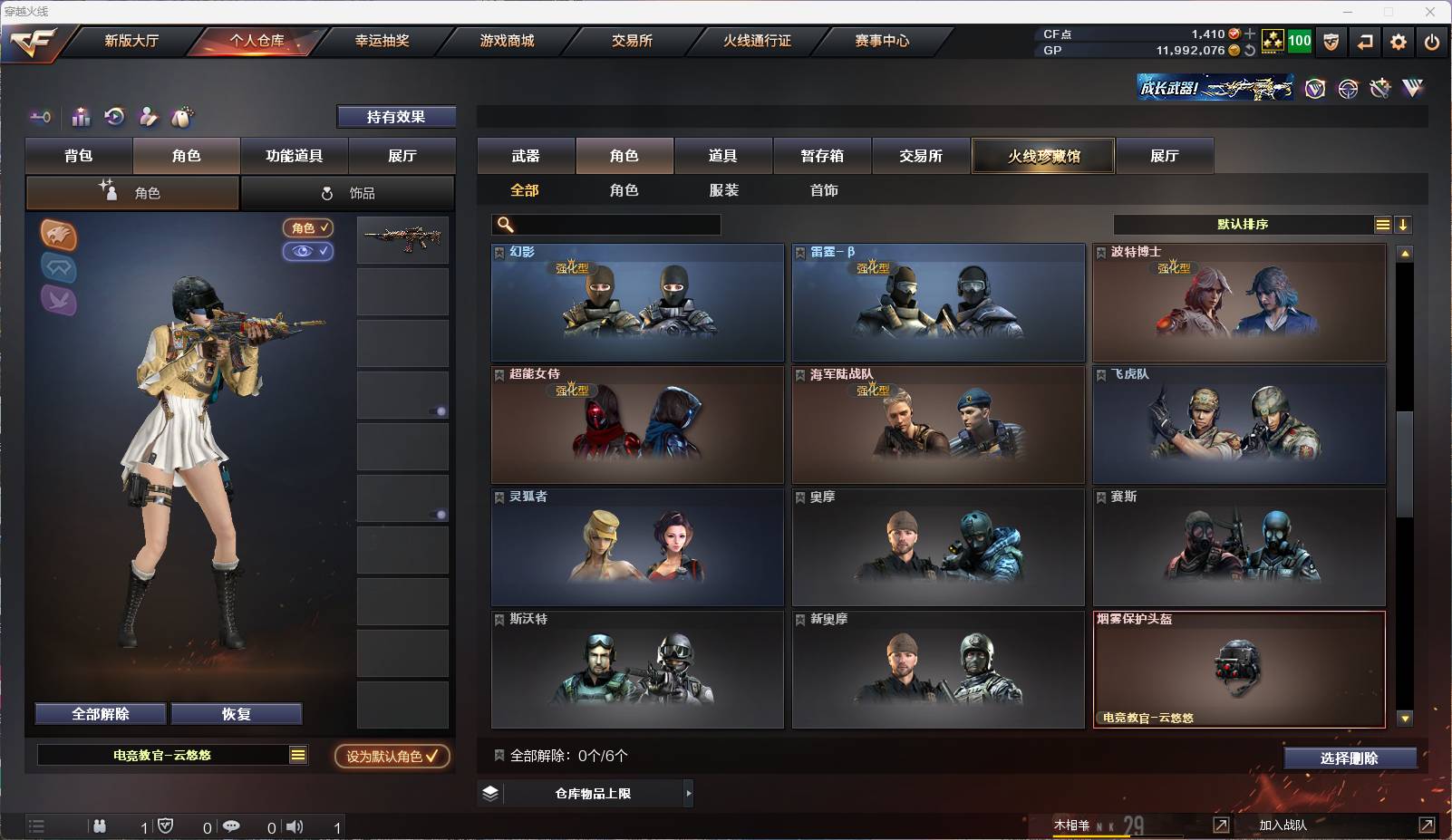Viewport: 1452px width, 840px height.
Task: Open the wrench repair tool icon on the right
Action: pyautogui.click(x=1379, y=87)
